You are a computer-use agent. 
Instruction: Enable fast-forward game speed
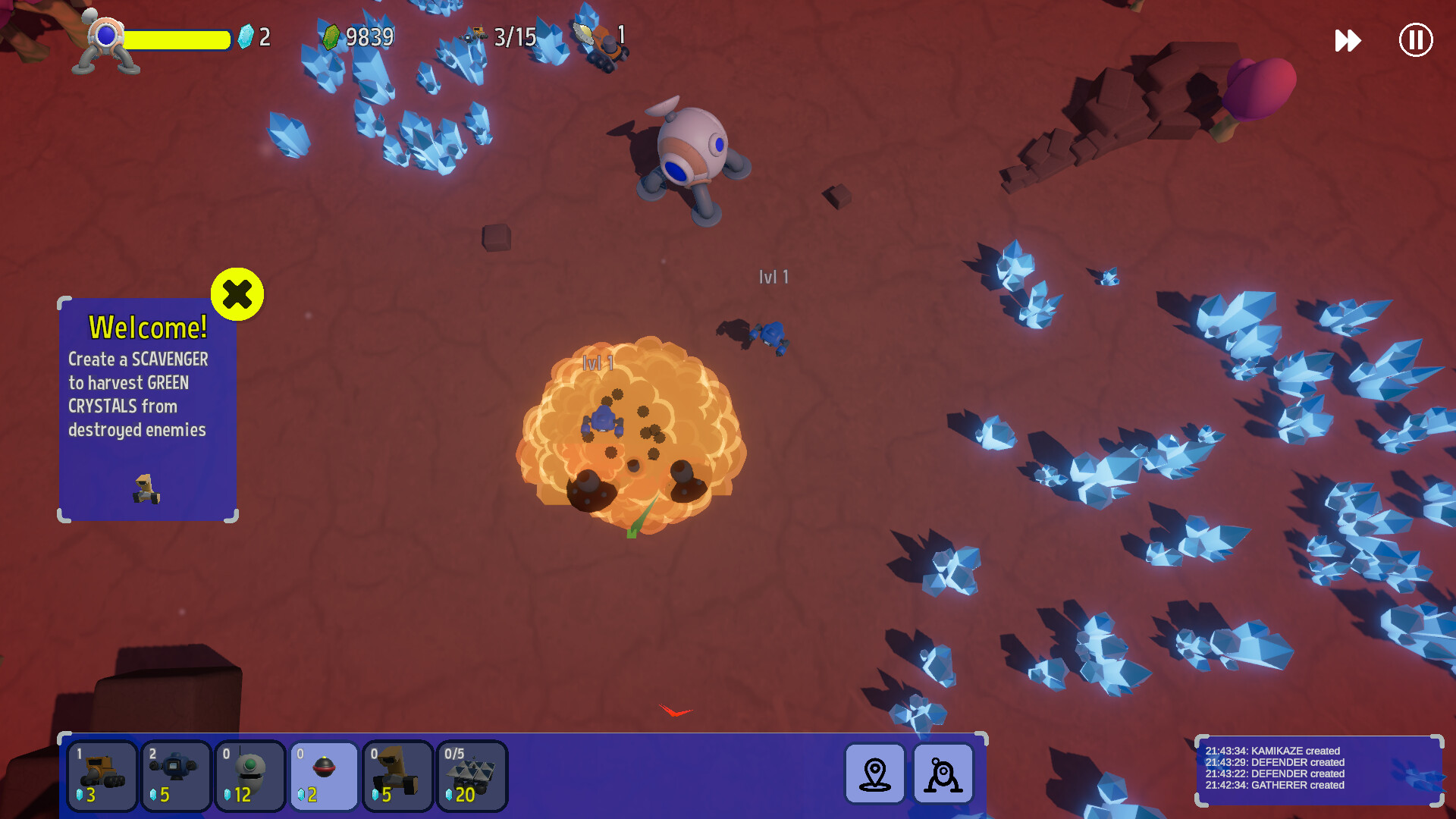pyautogui.click(x=1347, y=41)
